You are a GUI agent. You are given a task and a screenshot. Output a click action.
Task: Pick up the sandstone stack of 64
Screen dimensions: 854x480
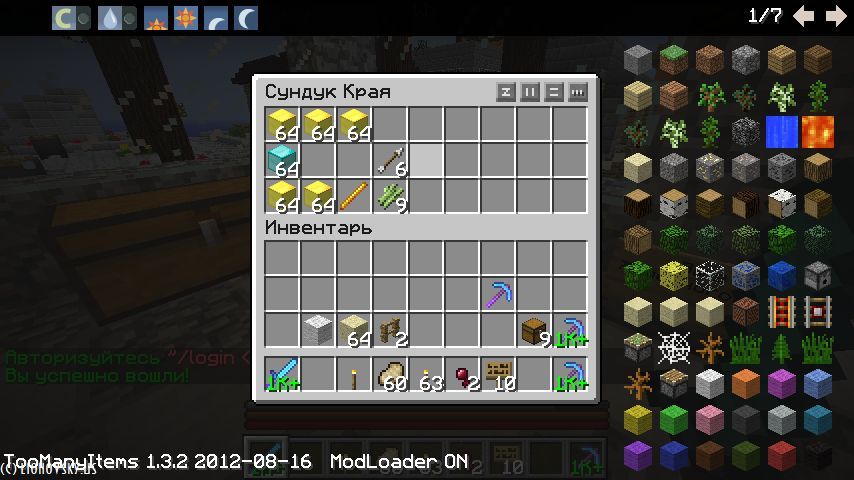pos(355,330)
